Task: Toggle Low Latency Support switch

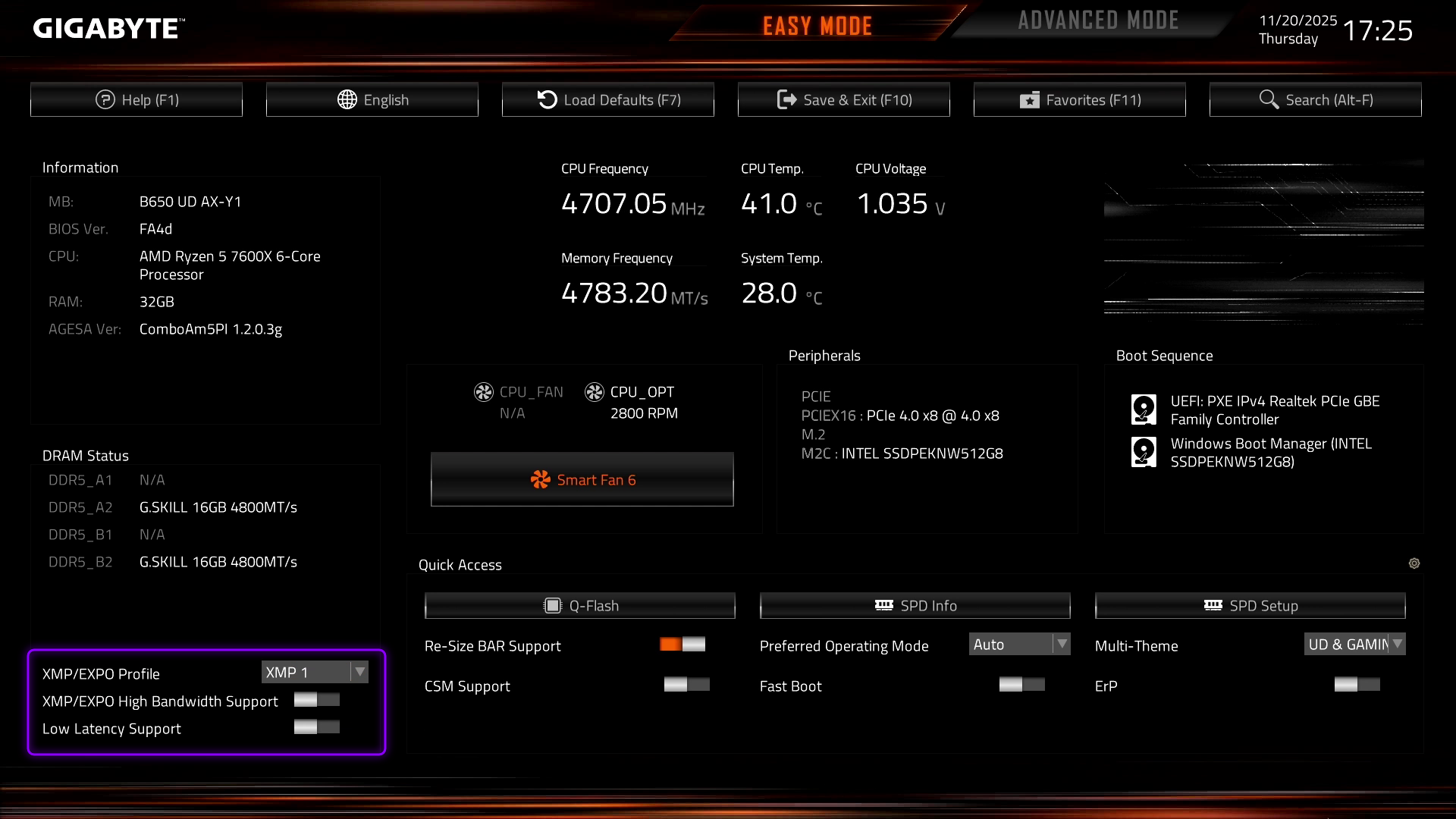Action: tap(317, 727)
